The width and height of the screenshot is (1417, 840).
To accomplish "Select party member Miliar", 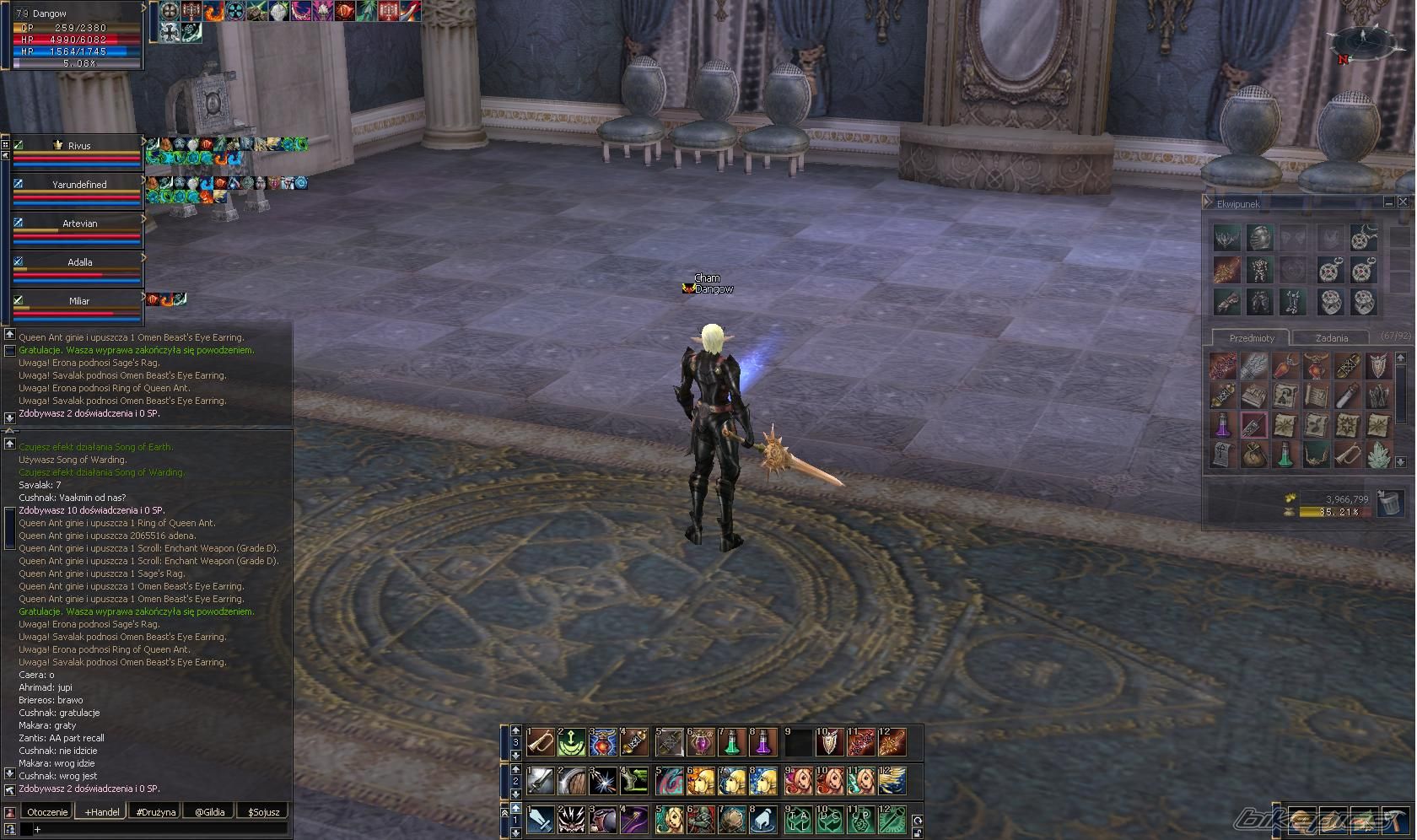I will click(78, 301).
